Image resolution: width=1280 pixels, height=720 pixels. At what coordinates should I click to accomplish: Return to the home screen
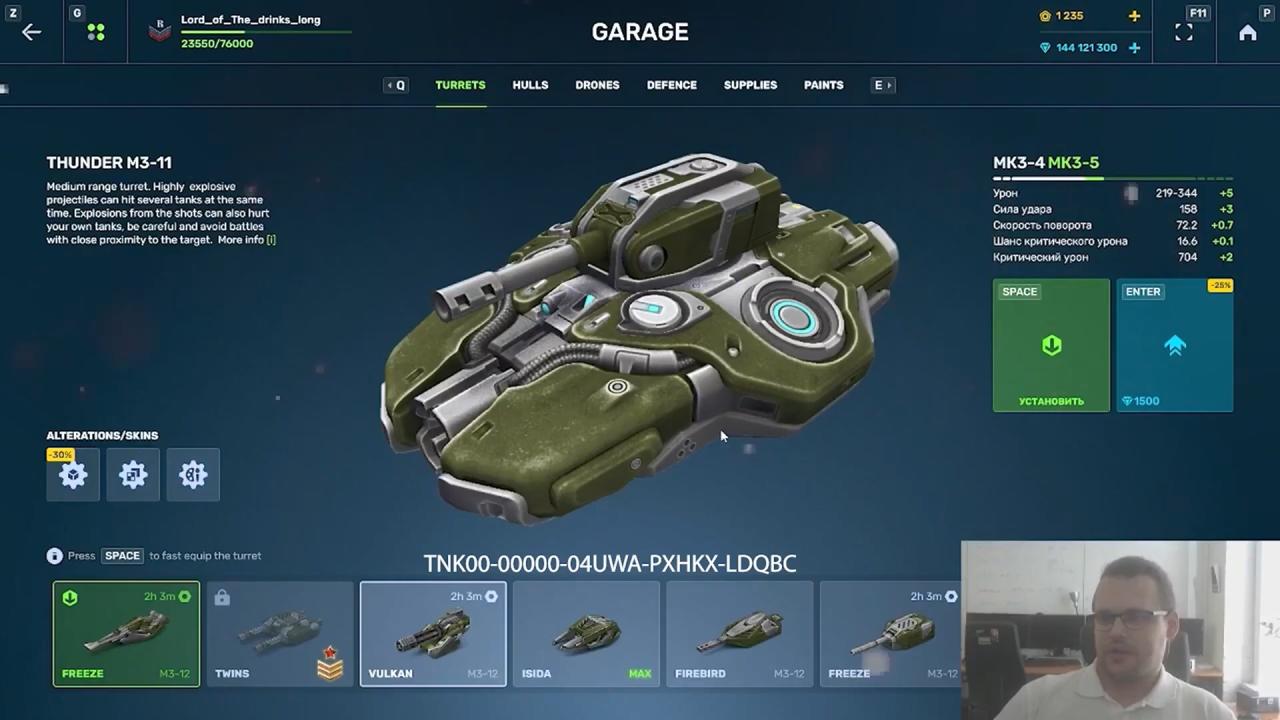(1248, 32)
